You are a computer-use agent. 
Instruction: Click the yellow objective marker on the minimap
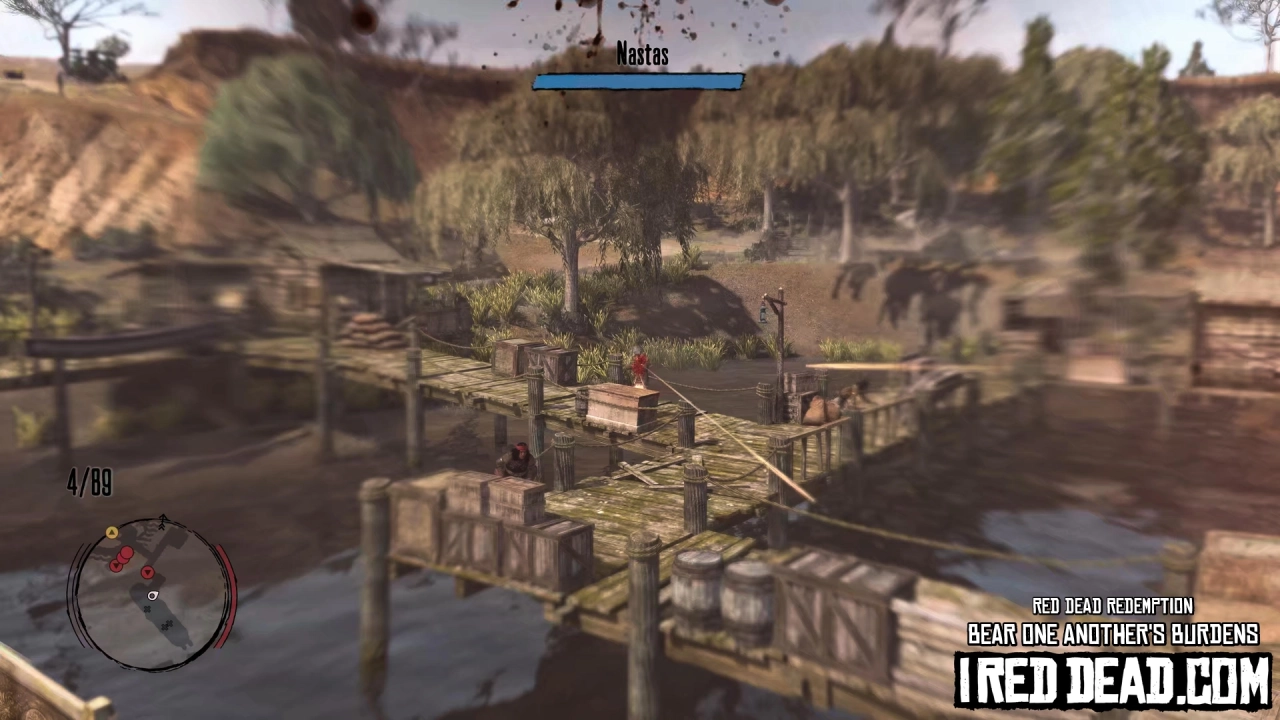click(x=112, y=533)
